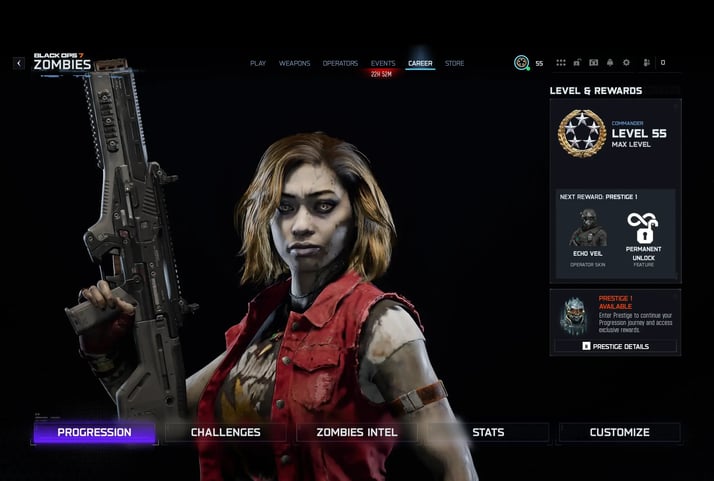714x481 pixels.
Task: Select the Echo Veil operator skin reward
Action: (x=587, y=234)
